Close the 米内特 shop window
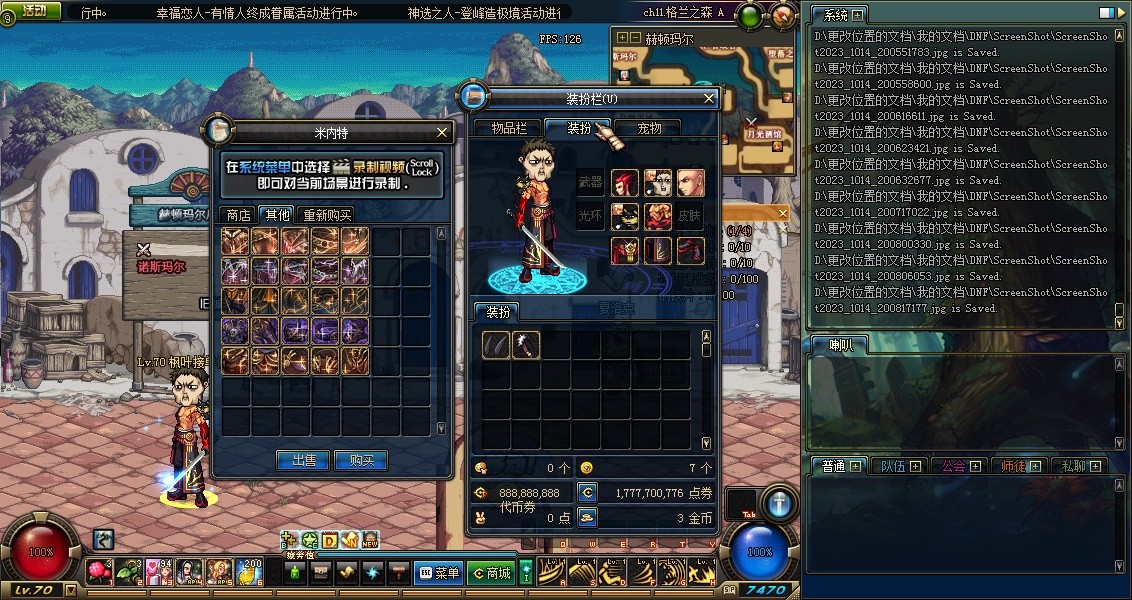Image resolution: width=1132 pixels, height=600 pixels. (443, 132)
